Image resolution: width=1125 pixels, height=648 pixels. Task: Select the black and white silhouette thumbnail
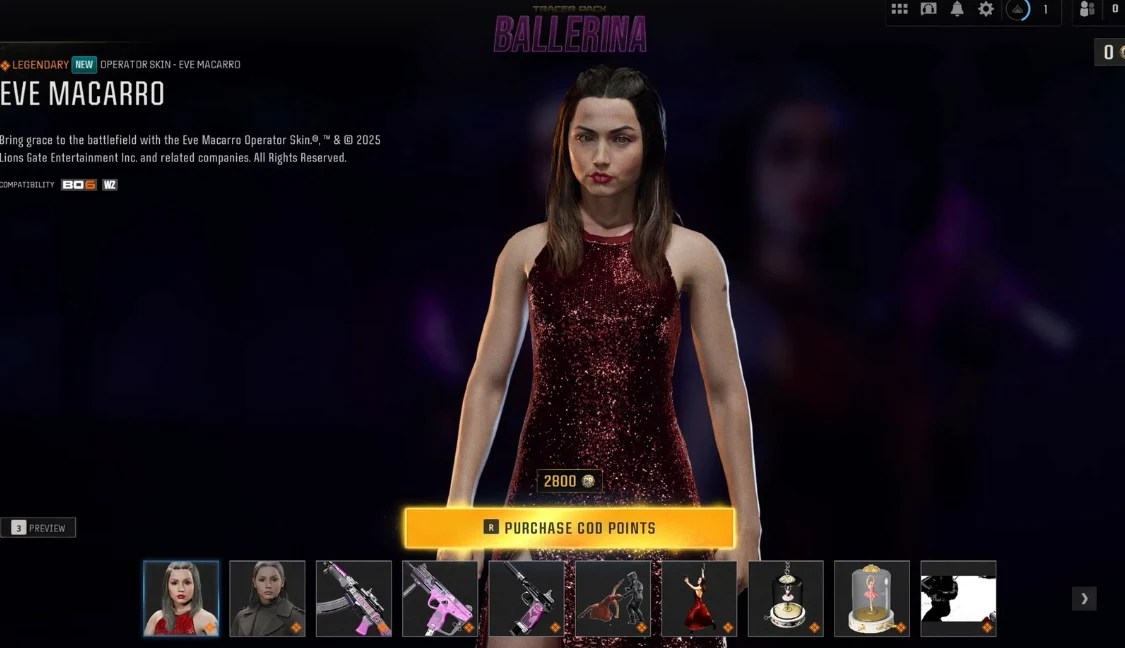958,598
